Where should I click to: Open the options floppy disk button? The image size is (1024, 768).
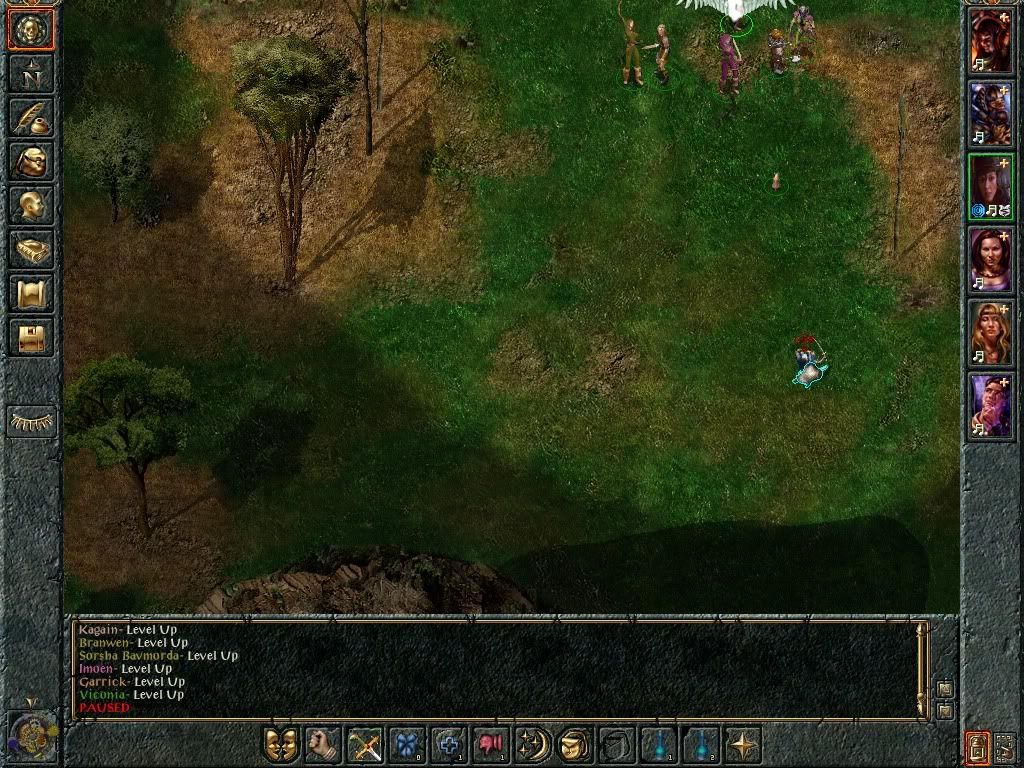pyautogui.click(x=31, y=337)
